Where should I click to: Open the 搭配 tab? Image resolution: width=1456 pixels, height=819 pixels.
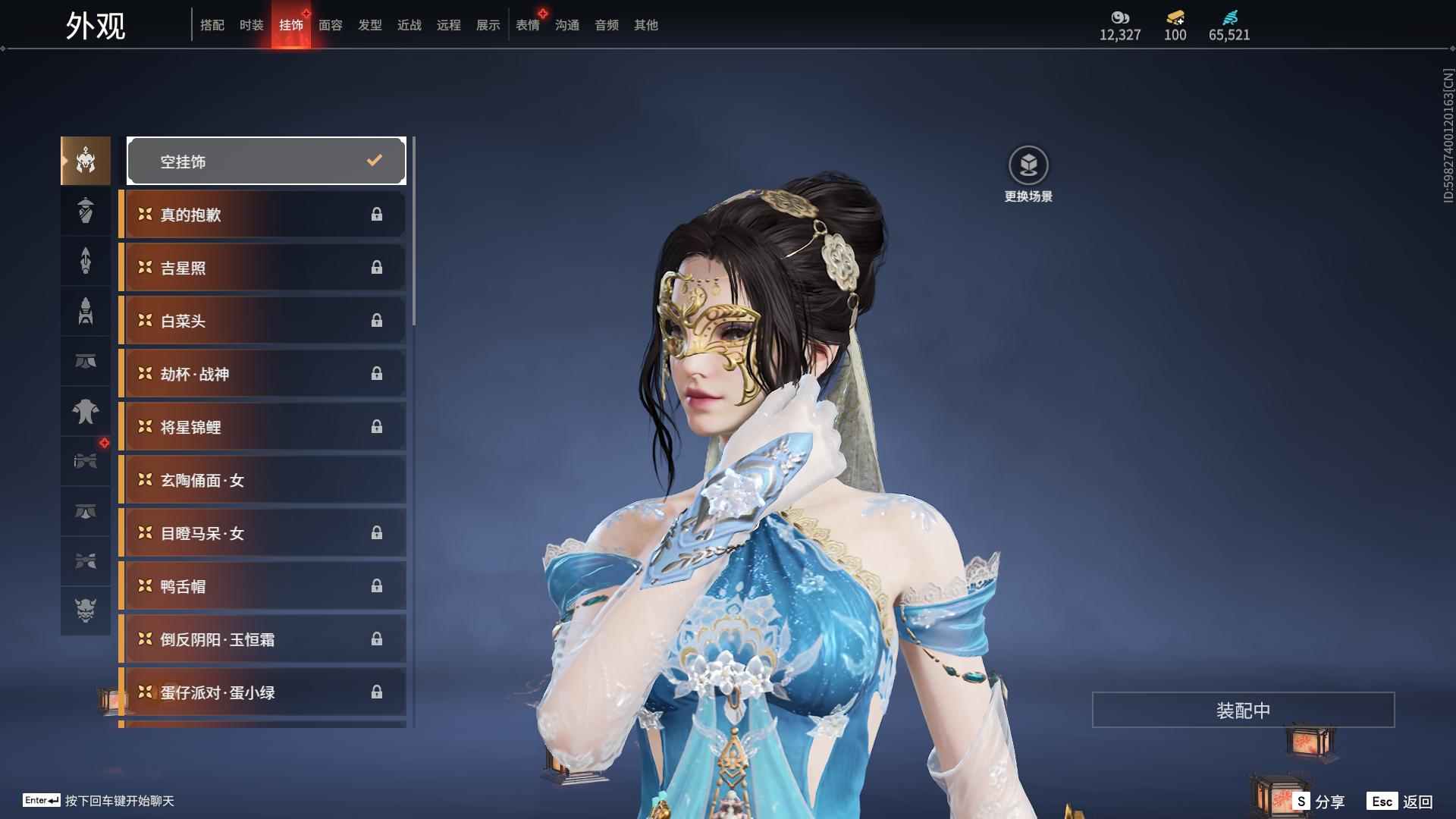click(x=212, y=25)
